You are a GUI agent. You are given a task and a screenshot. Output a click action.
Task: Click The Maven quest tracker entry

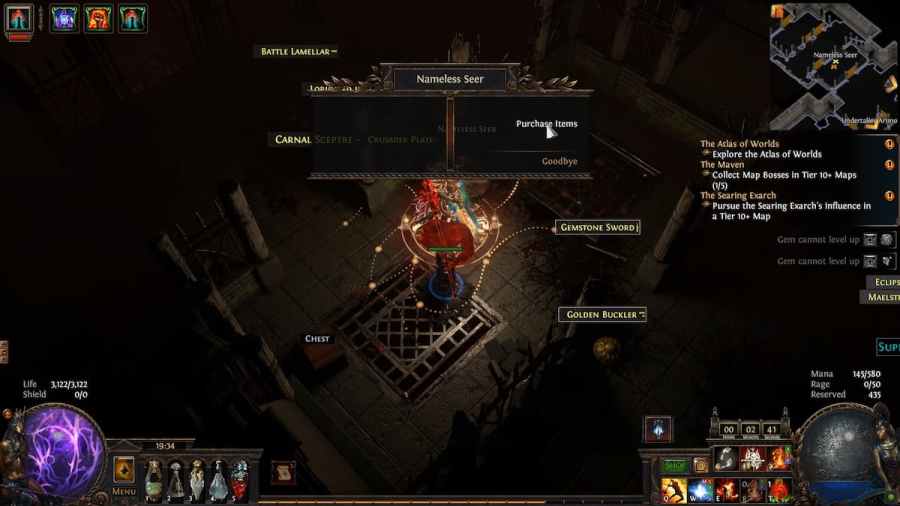[722, 165]
